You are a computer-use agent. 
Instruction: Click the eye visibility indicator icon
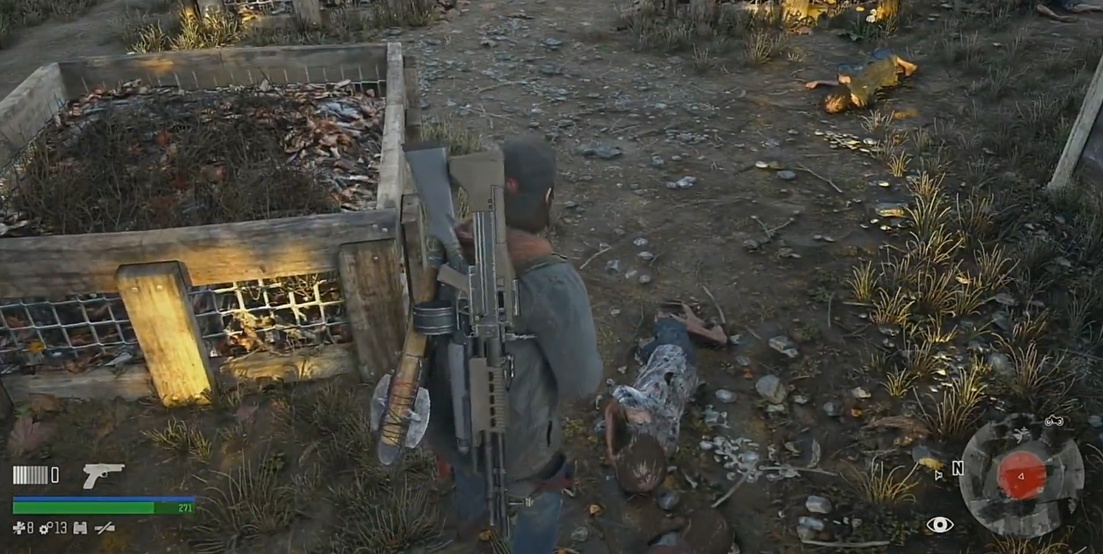click(939, 524)
